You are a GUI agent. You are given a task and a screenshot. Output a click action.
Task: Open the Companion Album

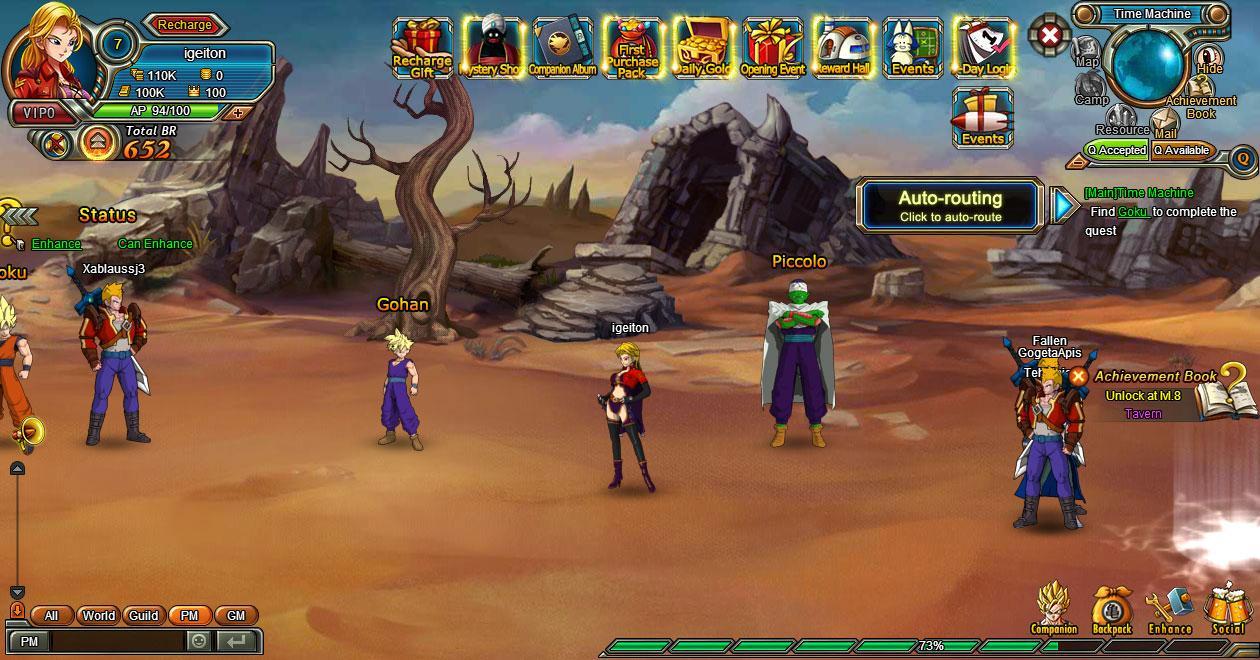562,47
